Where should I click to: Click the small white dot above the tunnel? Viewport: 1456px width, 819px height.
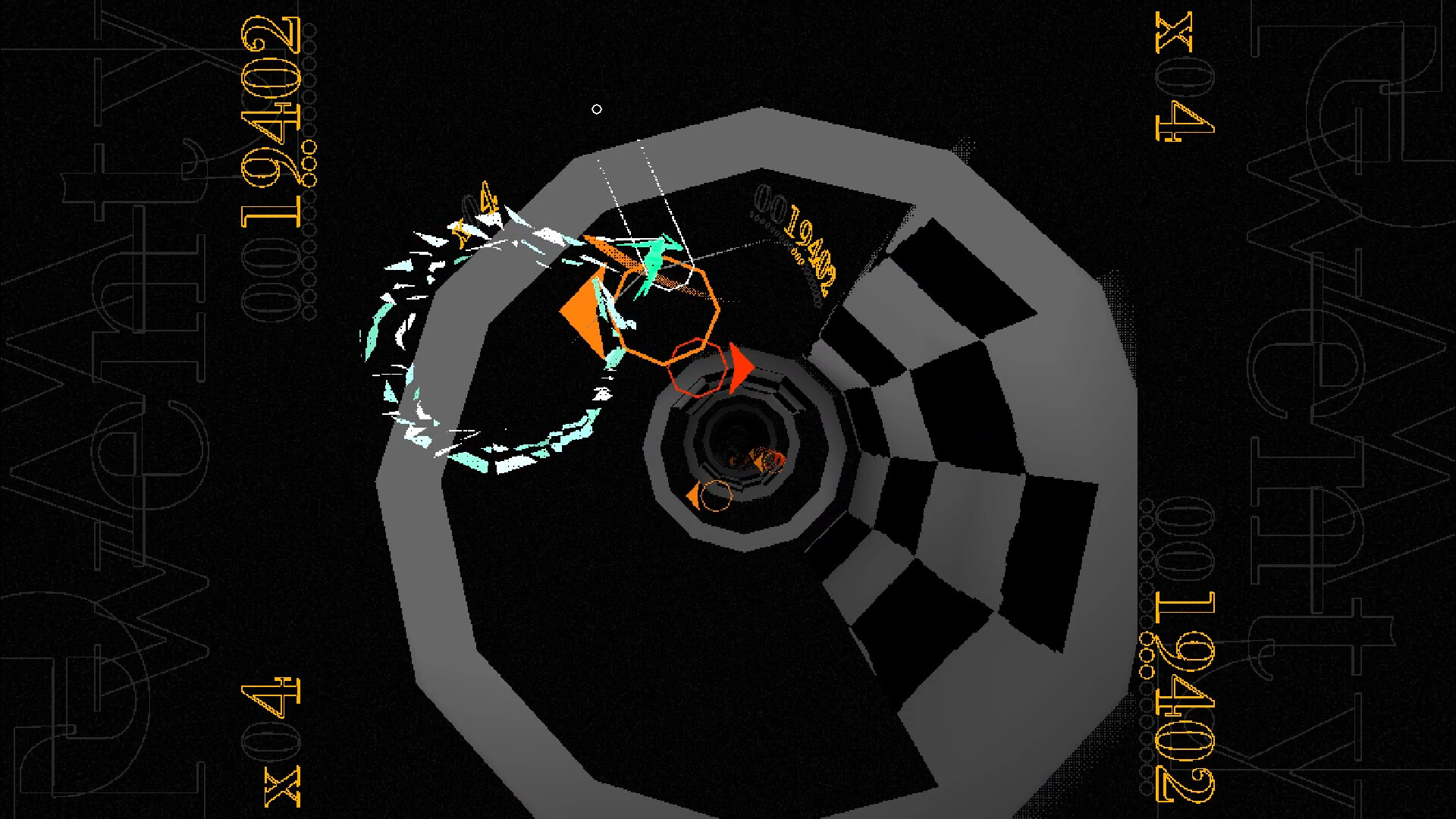pos(597,108)
